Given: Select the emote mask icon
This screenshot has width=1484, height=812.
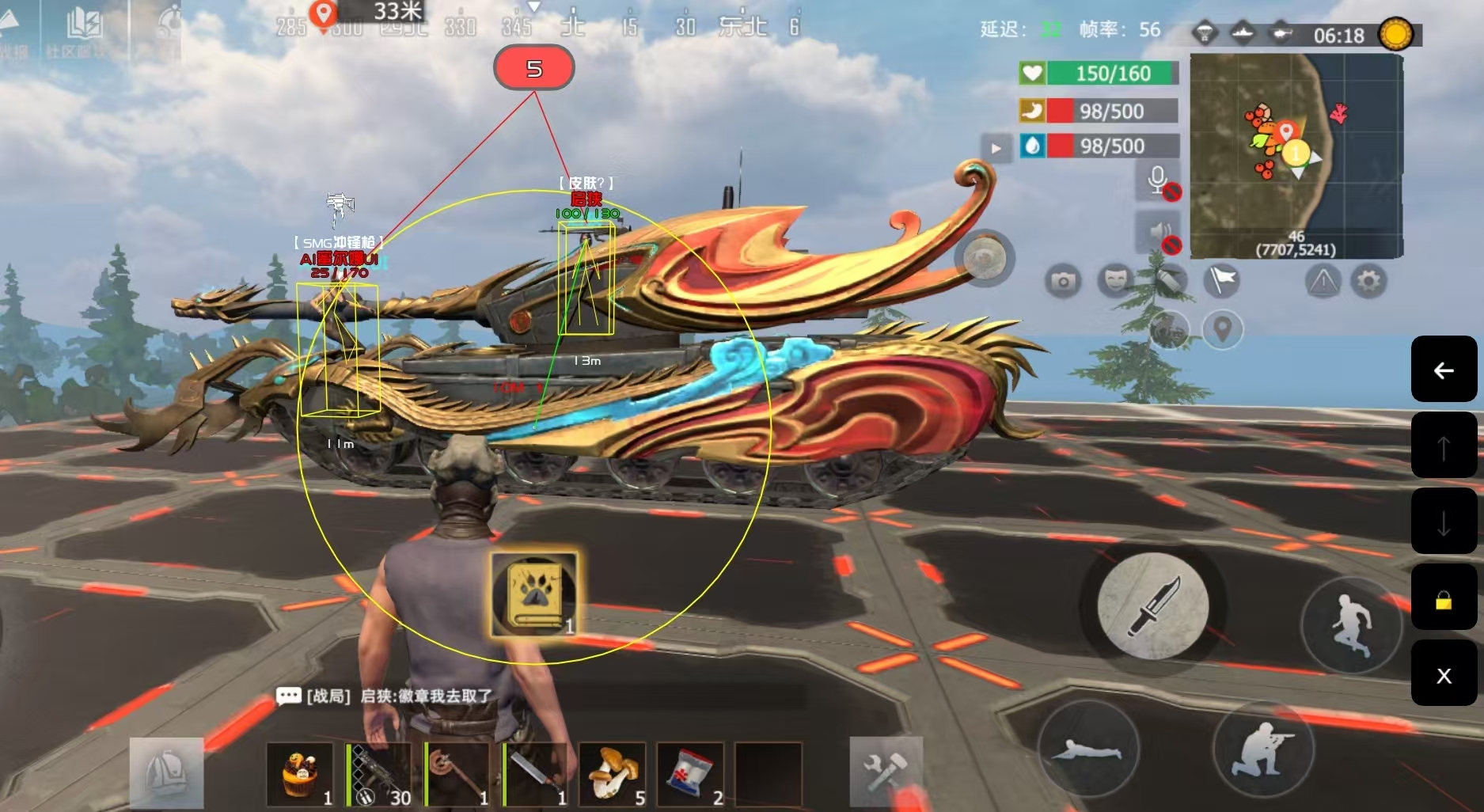Looking at the screenshot, I should coord(1114,279).
